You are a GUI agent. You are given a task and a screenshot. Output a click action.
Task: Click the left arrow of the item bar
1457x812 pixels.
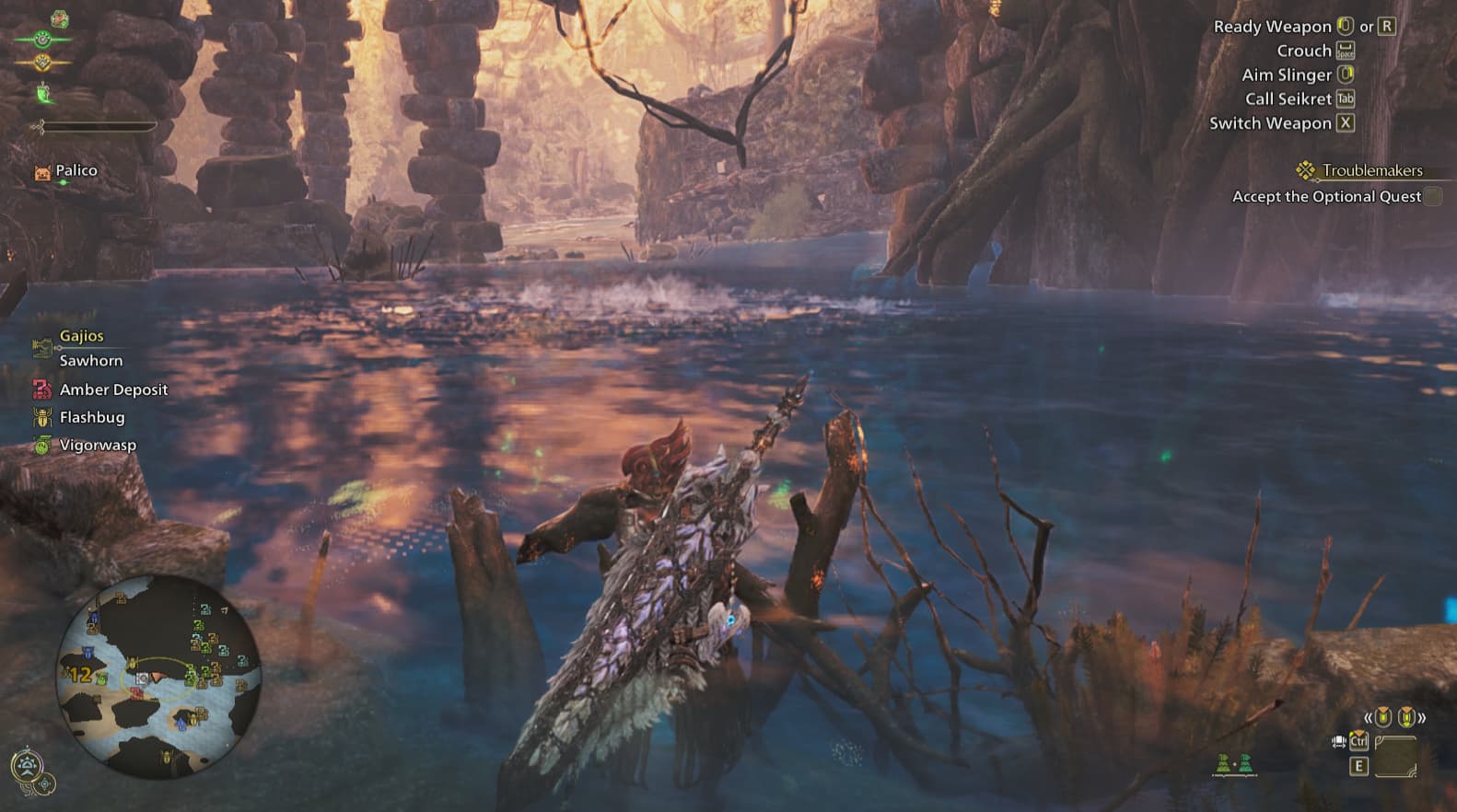click(1369, 718)
